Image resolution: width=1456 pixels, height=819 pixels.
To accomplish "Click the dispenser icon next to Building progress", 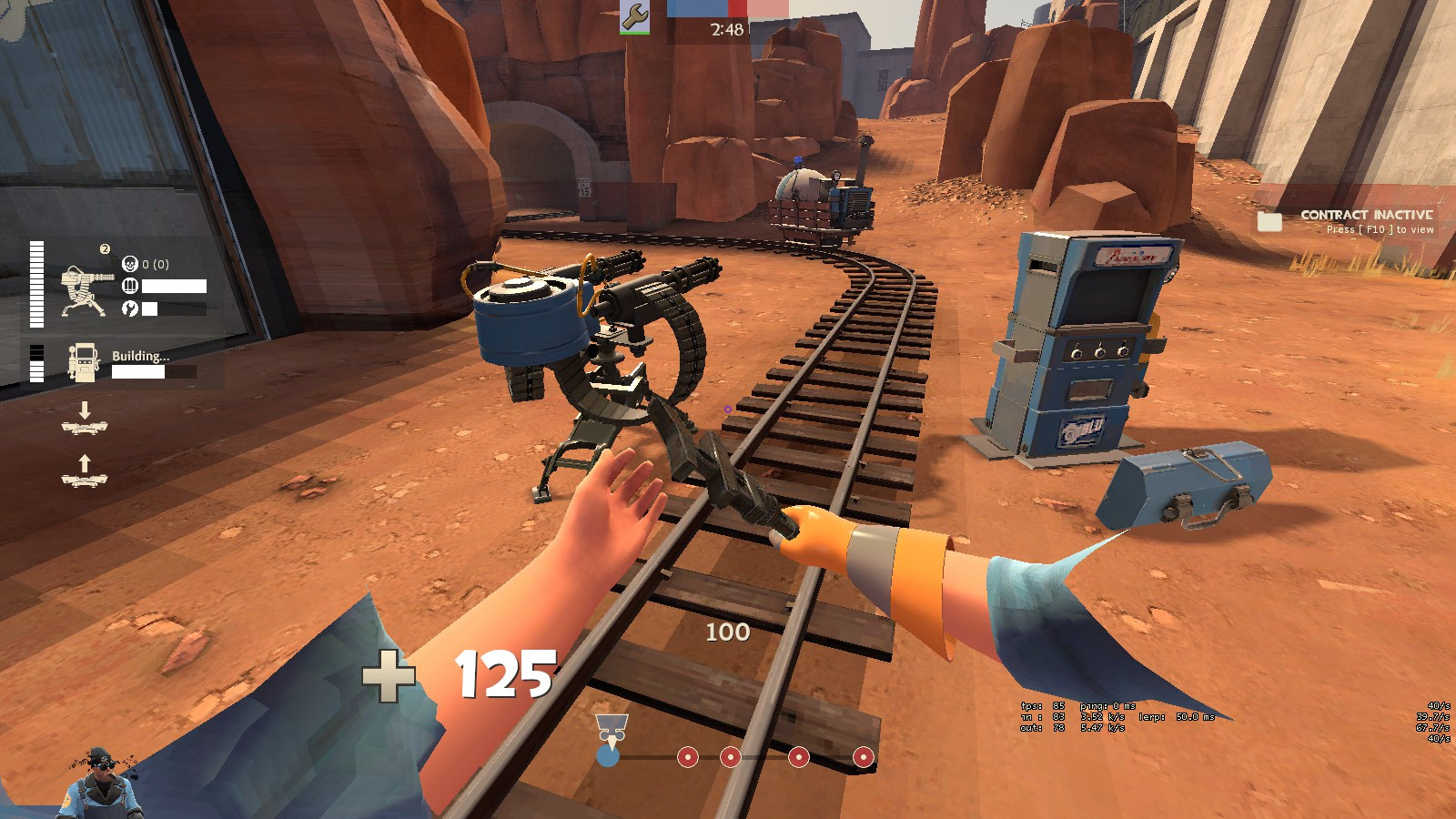I will coord(84,361).
